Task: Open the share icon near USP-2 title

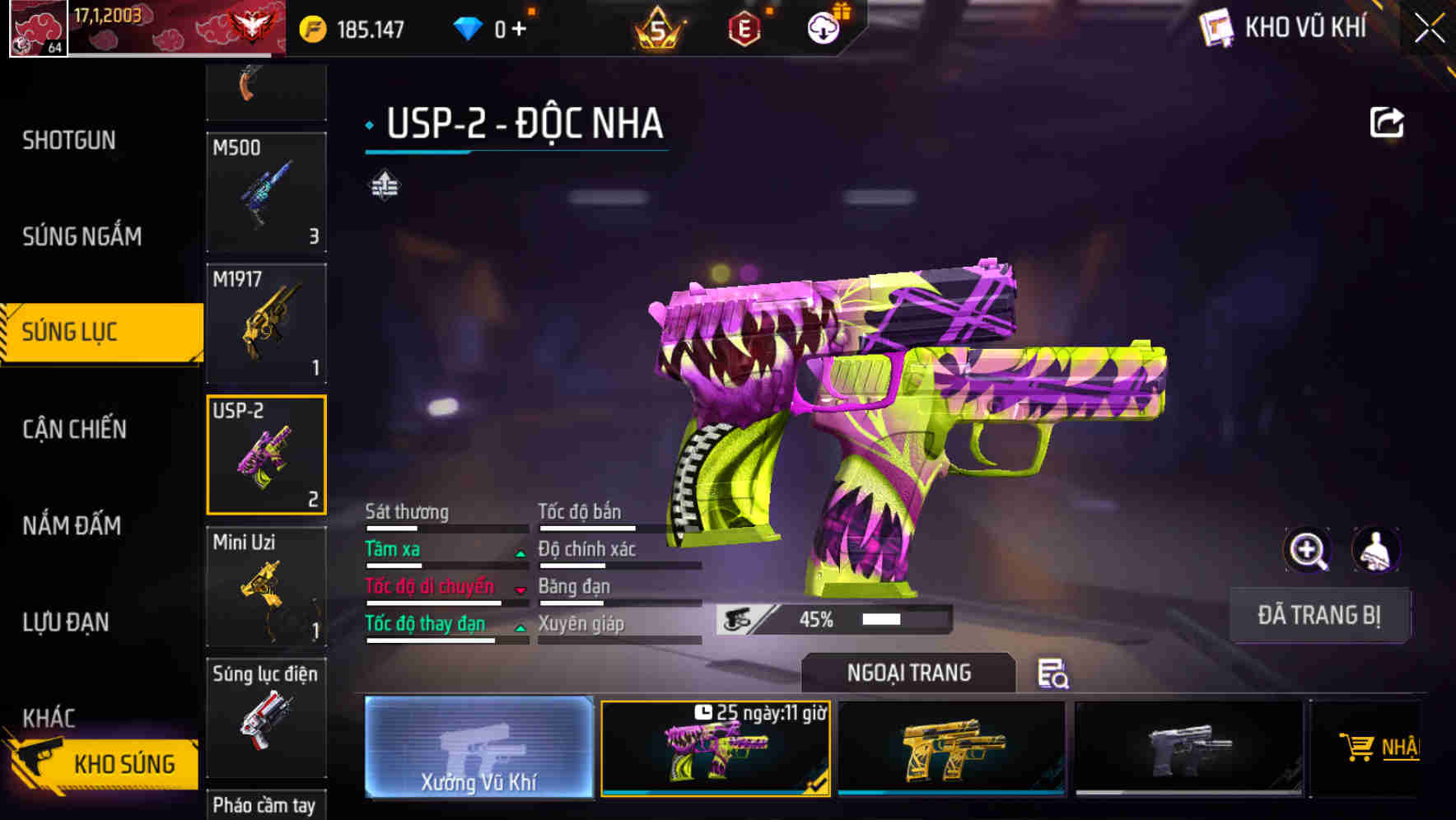Action: [x=1387, y=122]
